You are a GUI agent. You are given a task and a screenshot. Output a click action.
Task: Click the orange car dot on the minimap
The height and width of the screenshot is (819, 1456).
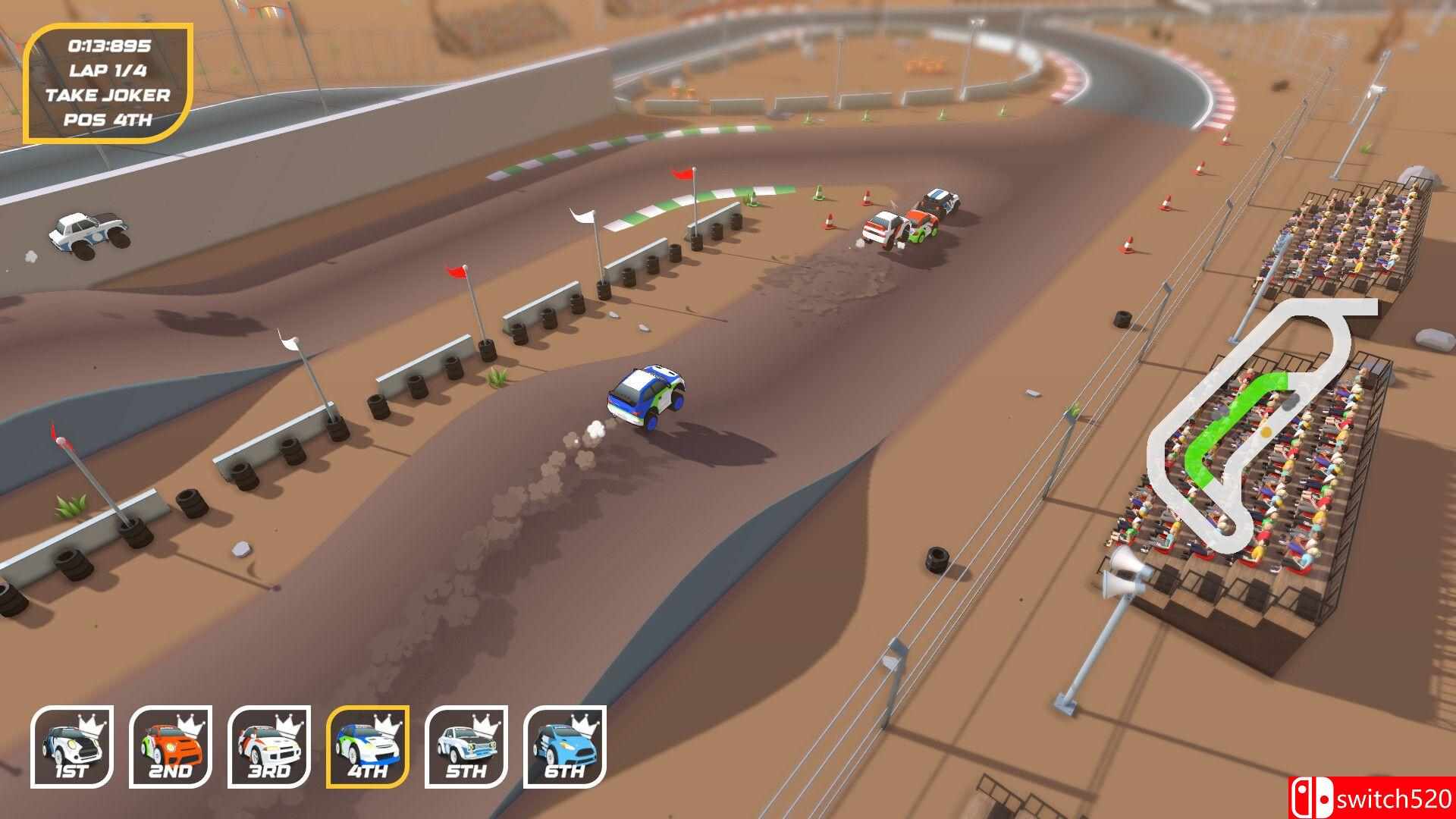click(1266, 432)
